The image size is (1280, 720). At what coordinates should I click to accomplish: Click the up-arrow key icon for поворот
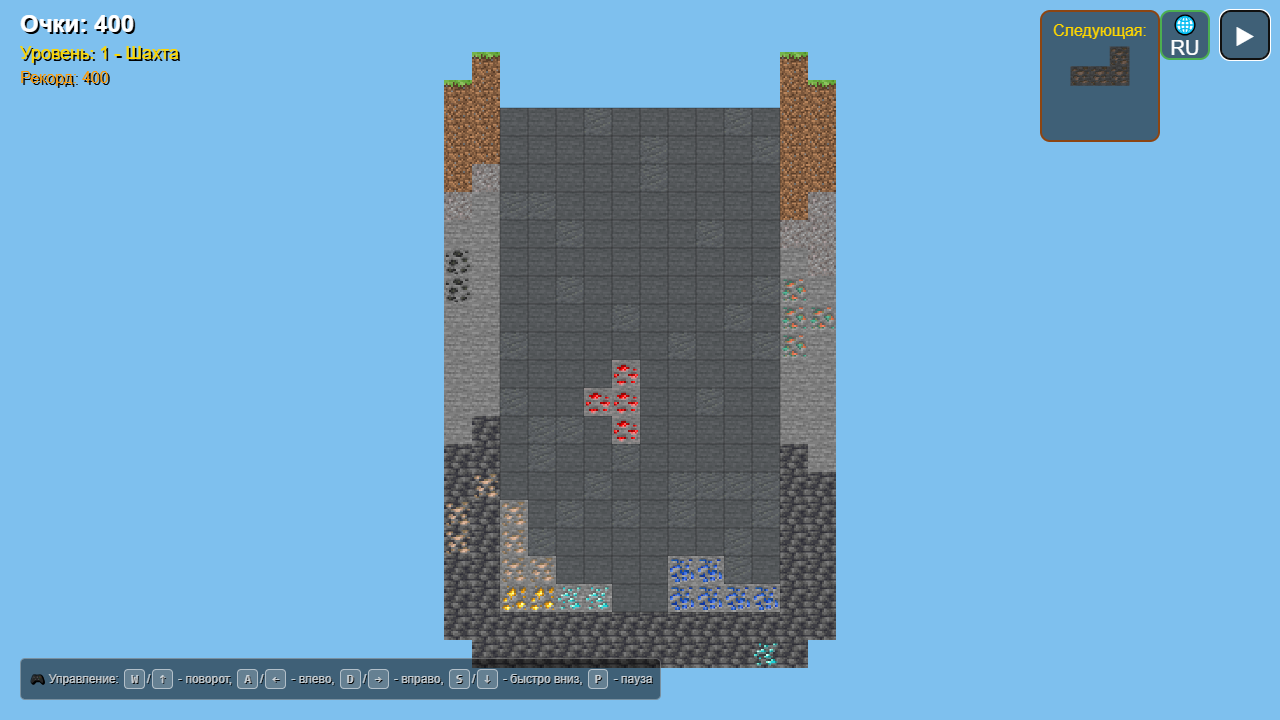(x=161, y=679)
